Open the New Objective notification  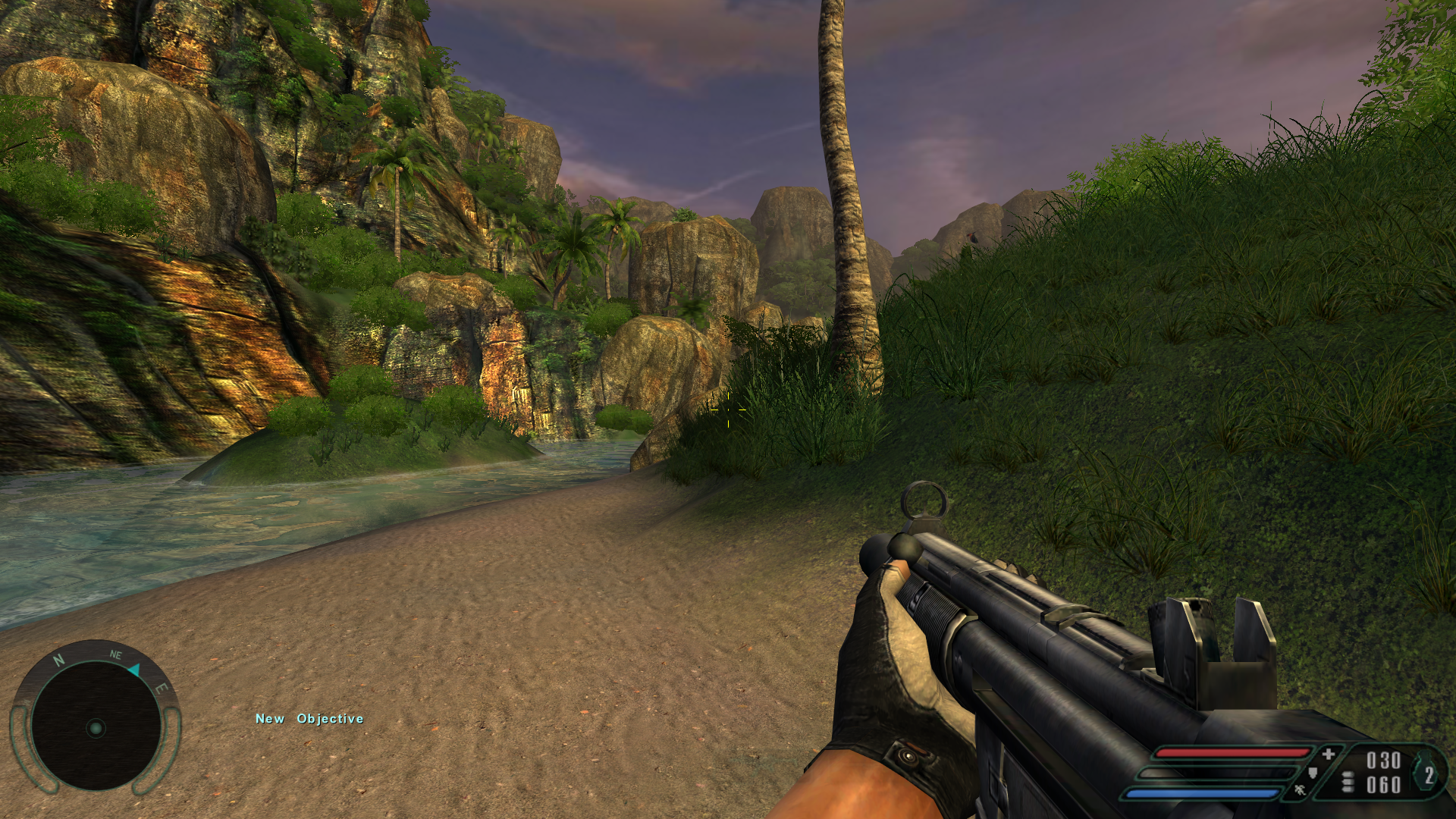tap(309, 719)
